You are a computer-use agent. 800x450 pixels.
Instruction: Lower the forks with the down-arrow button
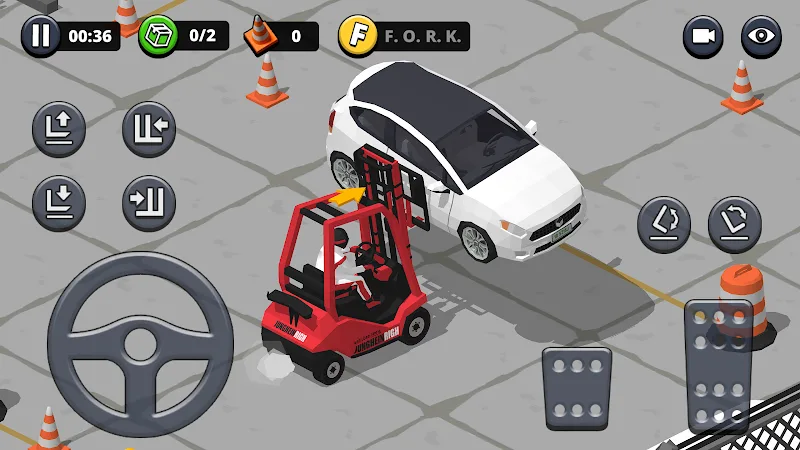click(x=59, y=201)
